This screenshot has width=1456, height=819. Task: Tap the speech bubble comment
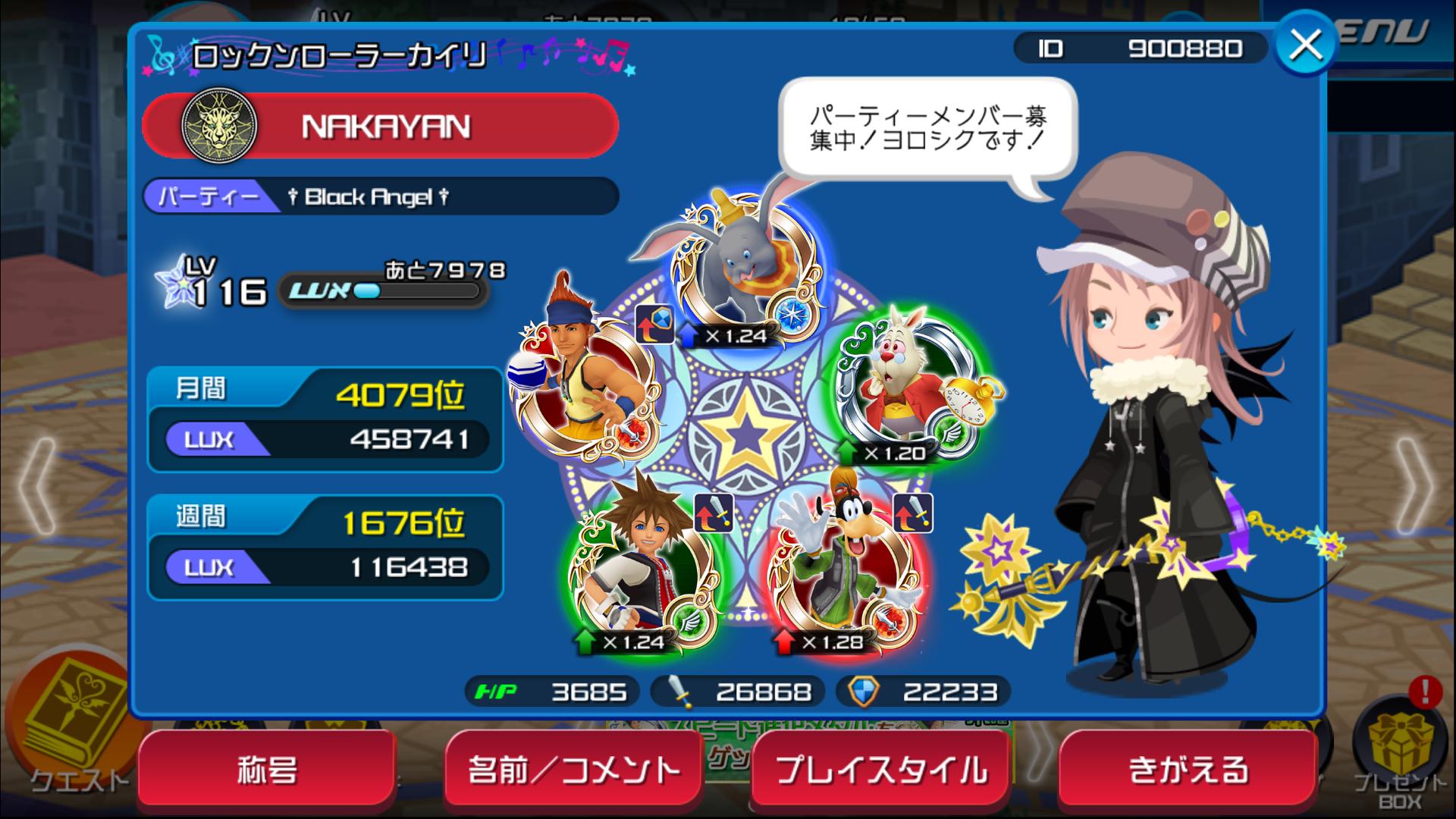coord(928,129)
